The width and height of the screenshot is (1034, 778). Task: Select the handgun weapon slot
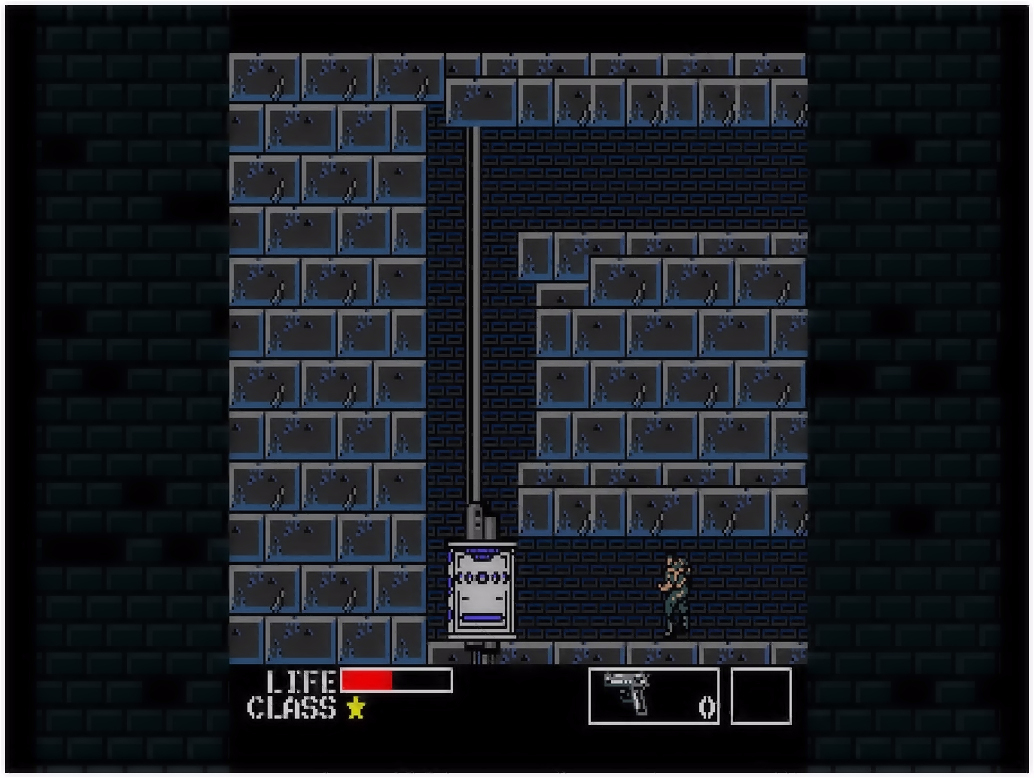tap(653, 696)
